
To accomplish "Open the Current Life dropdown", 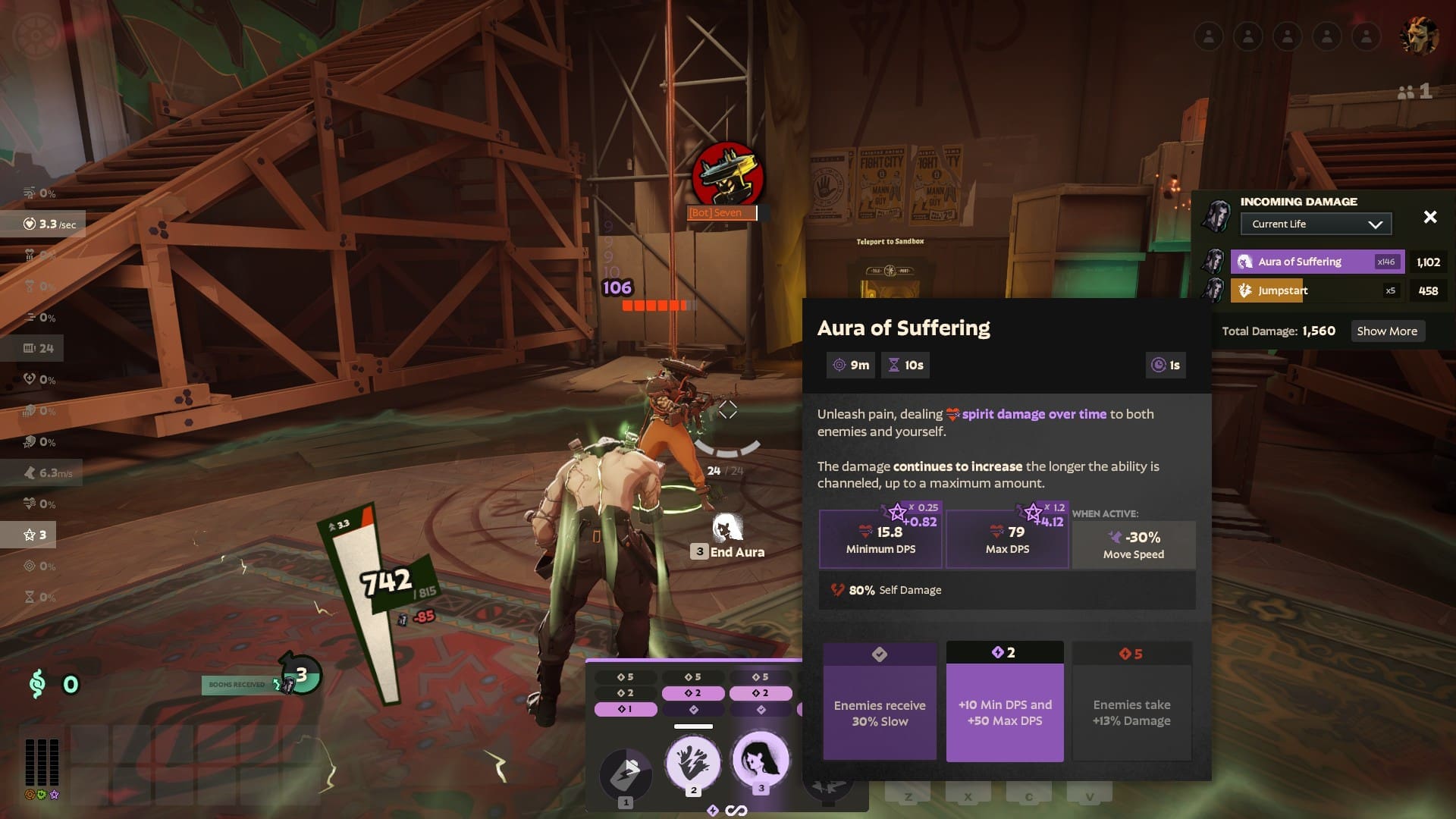I will [x=1316, y=224].
